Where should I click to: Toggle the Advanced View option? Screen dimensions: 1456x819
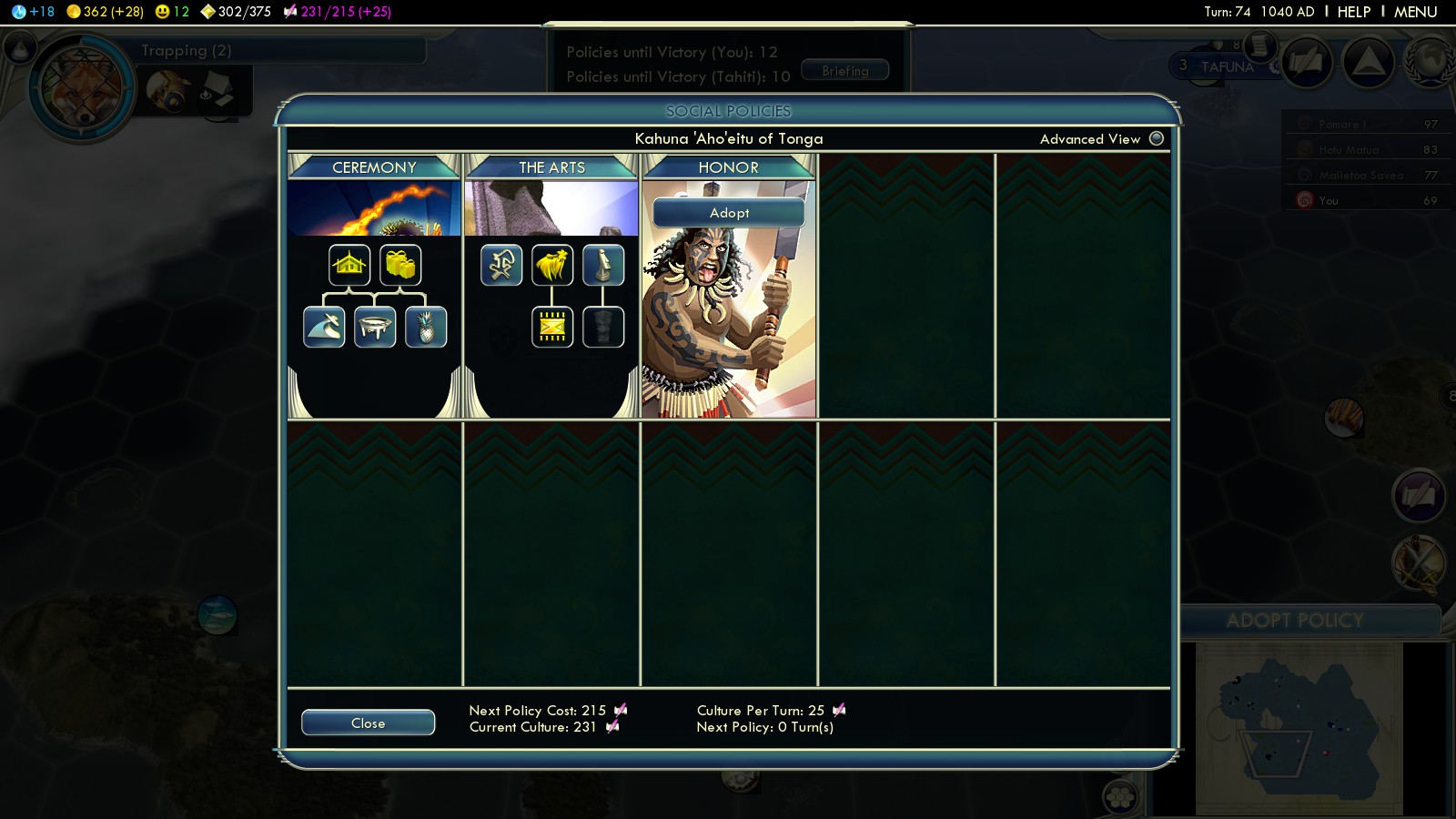pos(1157,138)
